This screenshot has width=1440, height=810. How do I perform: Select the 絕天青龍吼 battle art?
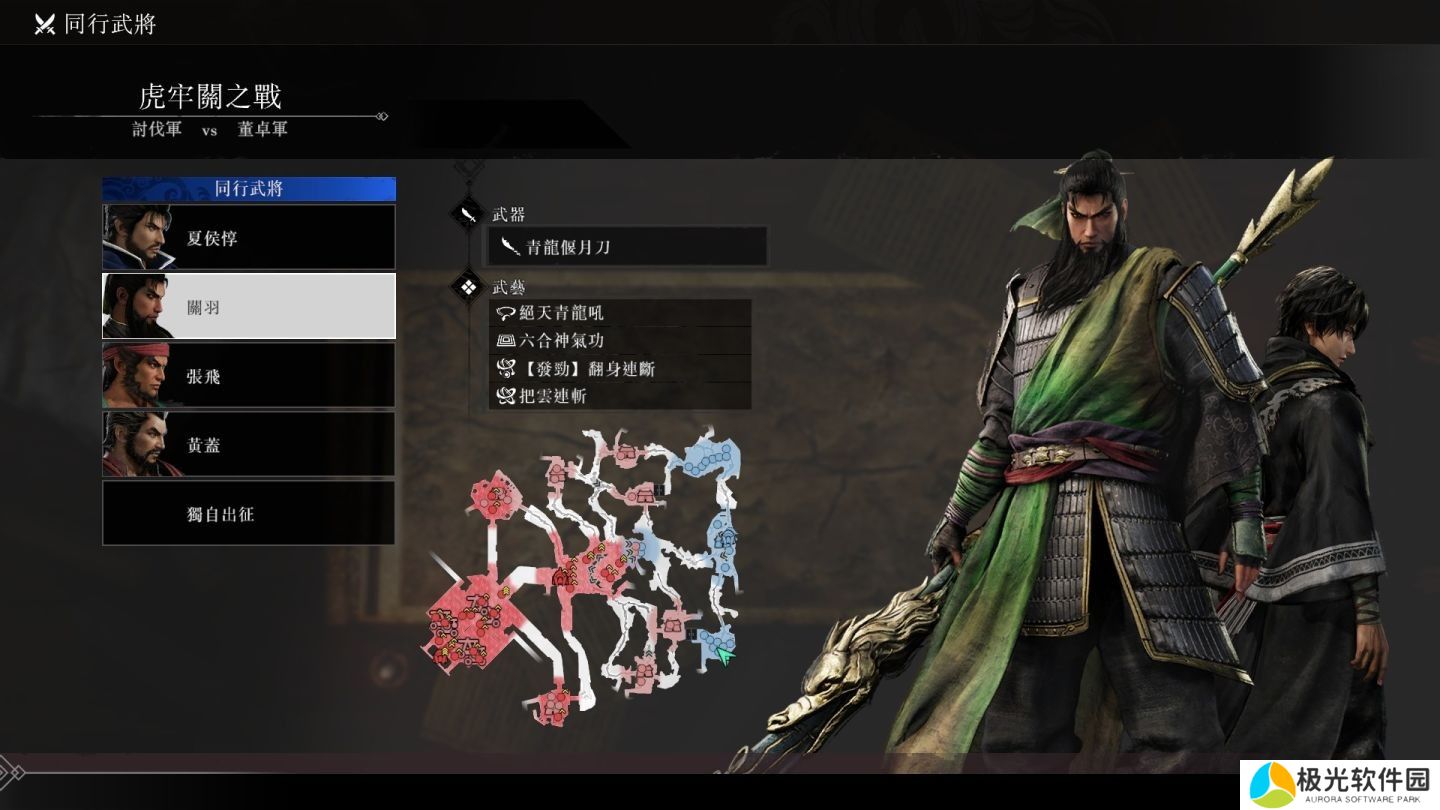(x=620, y=314)
